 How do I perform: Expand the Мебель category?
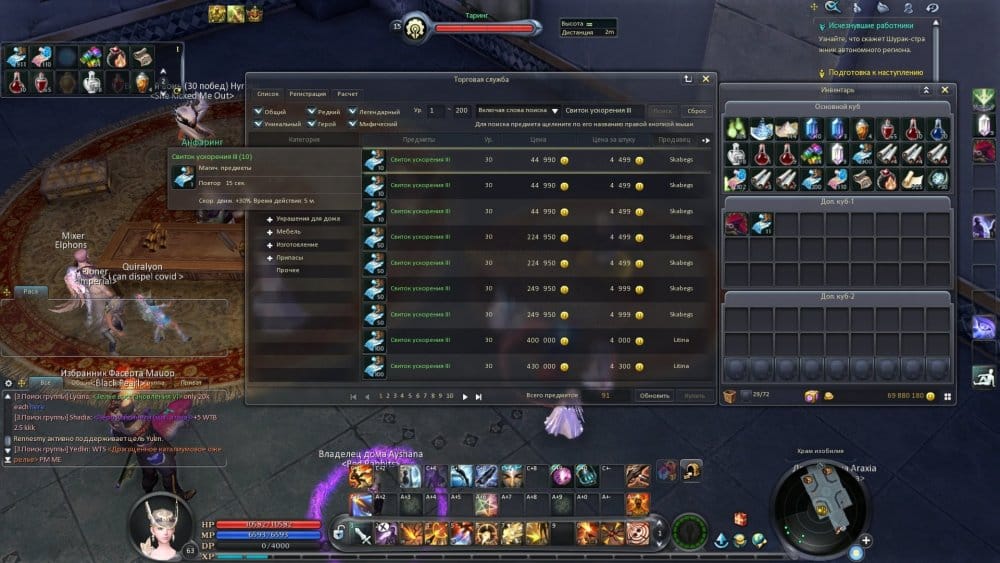point(270,231)
